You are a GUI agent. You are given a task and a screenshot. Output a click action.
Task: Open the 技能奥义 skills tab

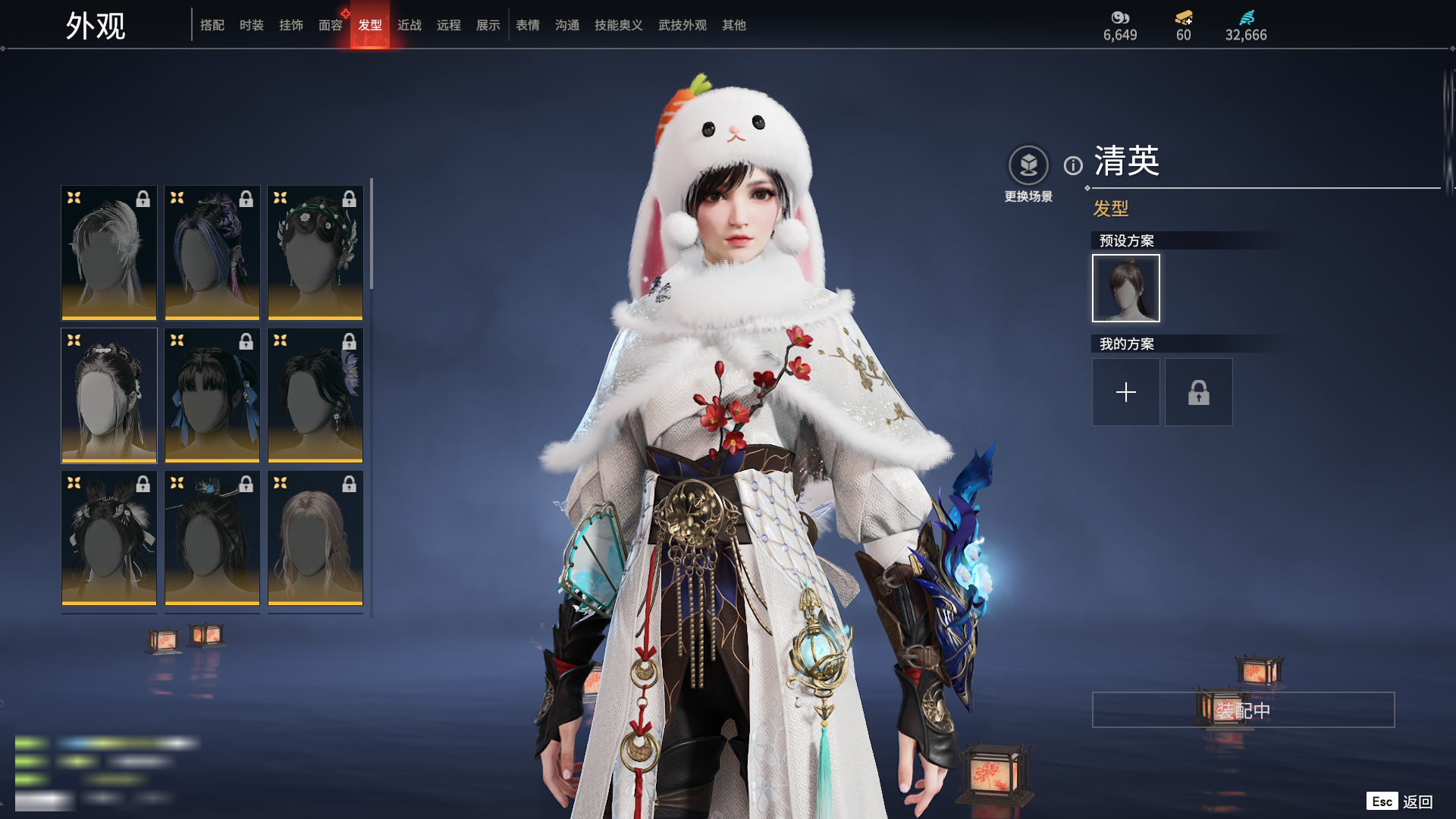(619, 25)
